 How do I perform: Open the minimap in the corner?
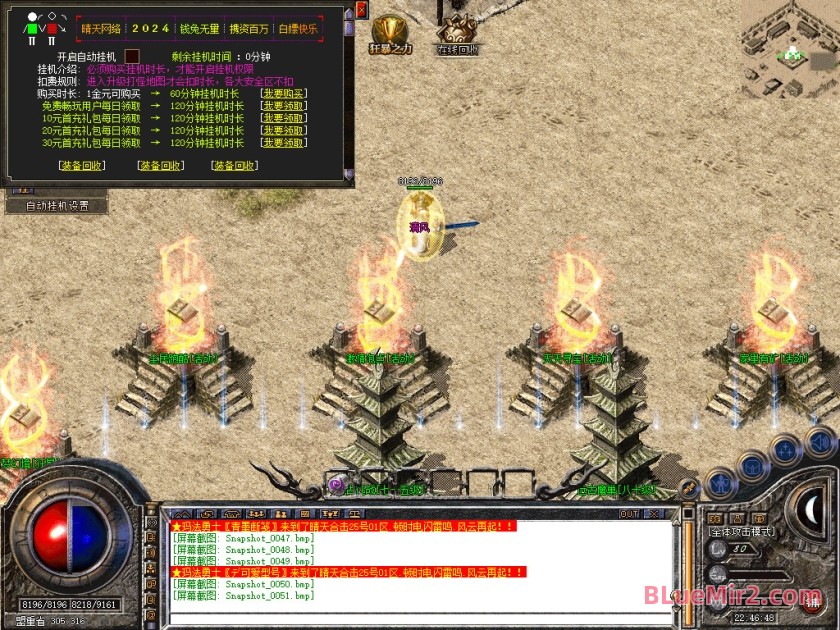(790, 45)
